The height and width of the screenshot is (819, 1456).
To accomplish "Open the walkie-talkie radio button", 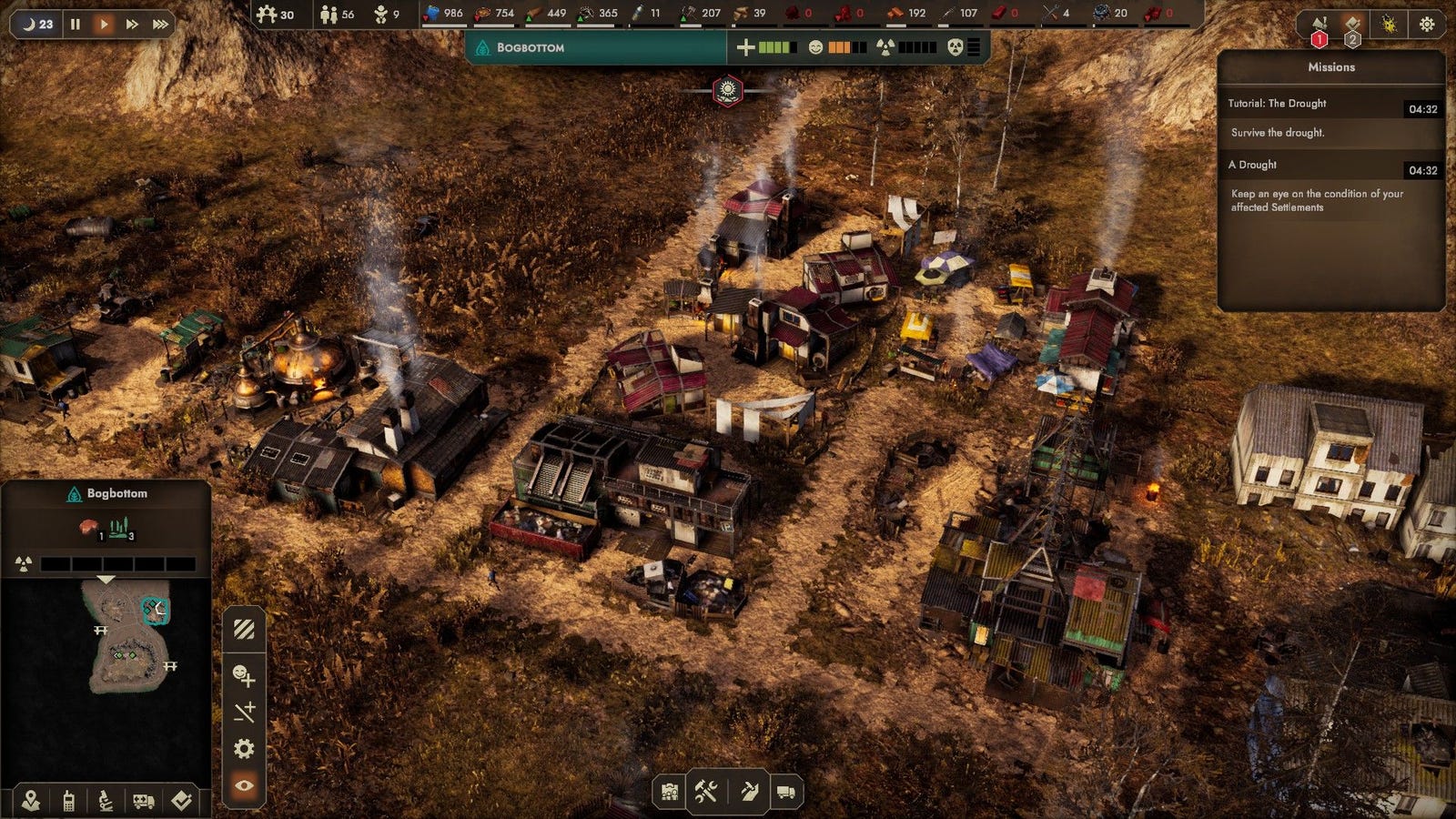I will pyautogui.click(x=68, y=800).
